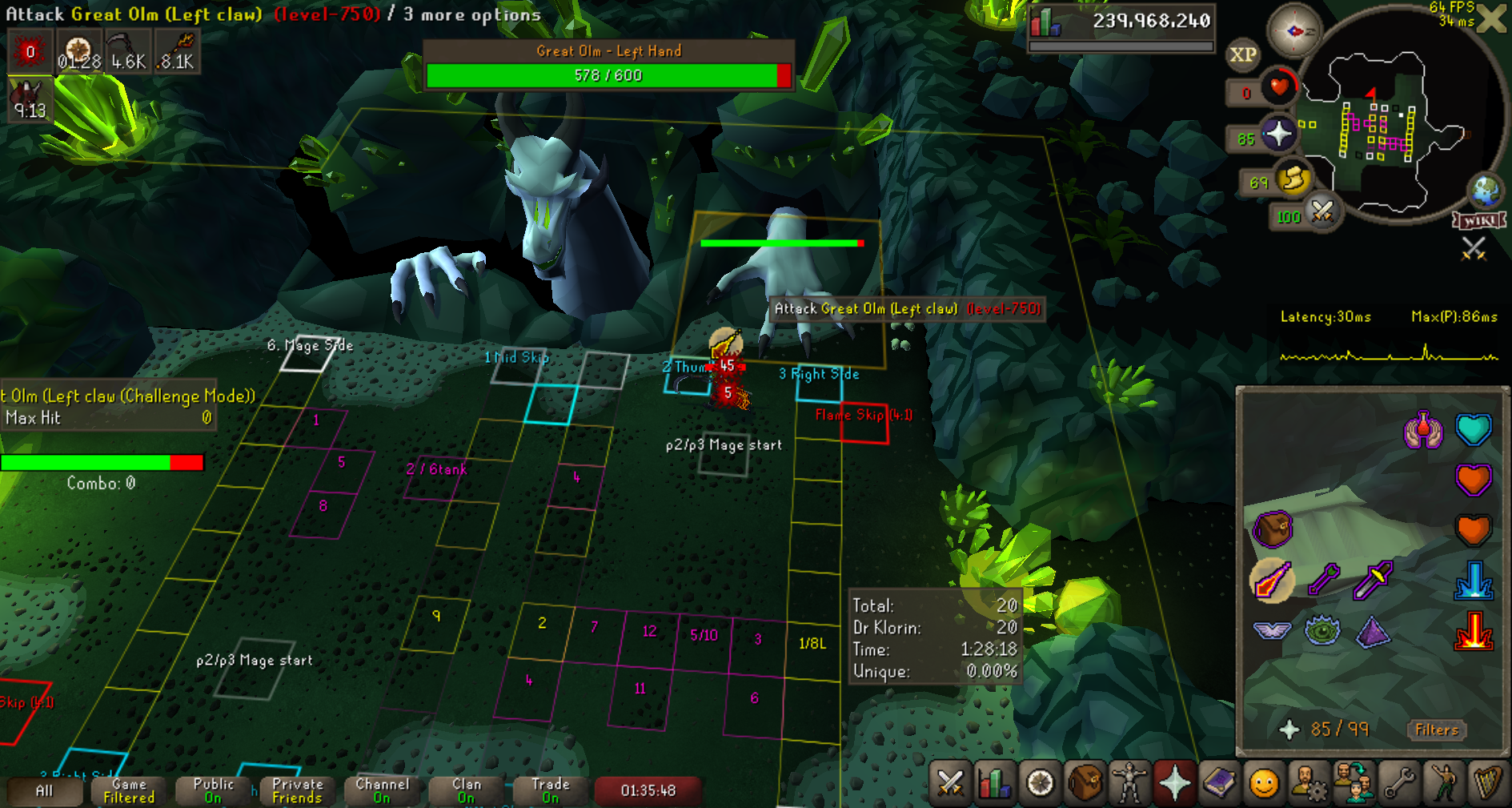Toggle the Protect from Magic prayer
This screenshot has height=808, width=1512.
(x=1271, y=580)
